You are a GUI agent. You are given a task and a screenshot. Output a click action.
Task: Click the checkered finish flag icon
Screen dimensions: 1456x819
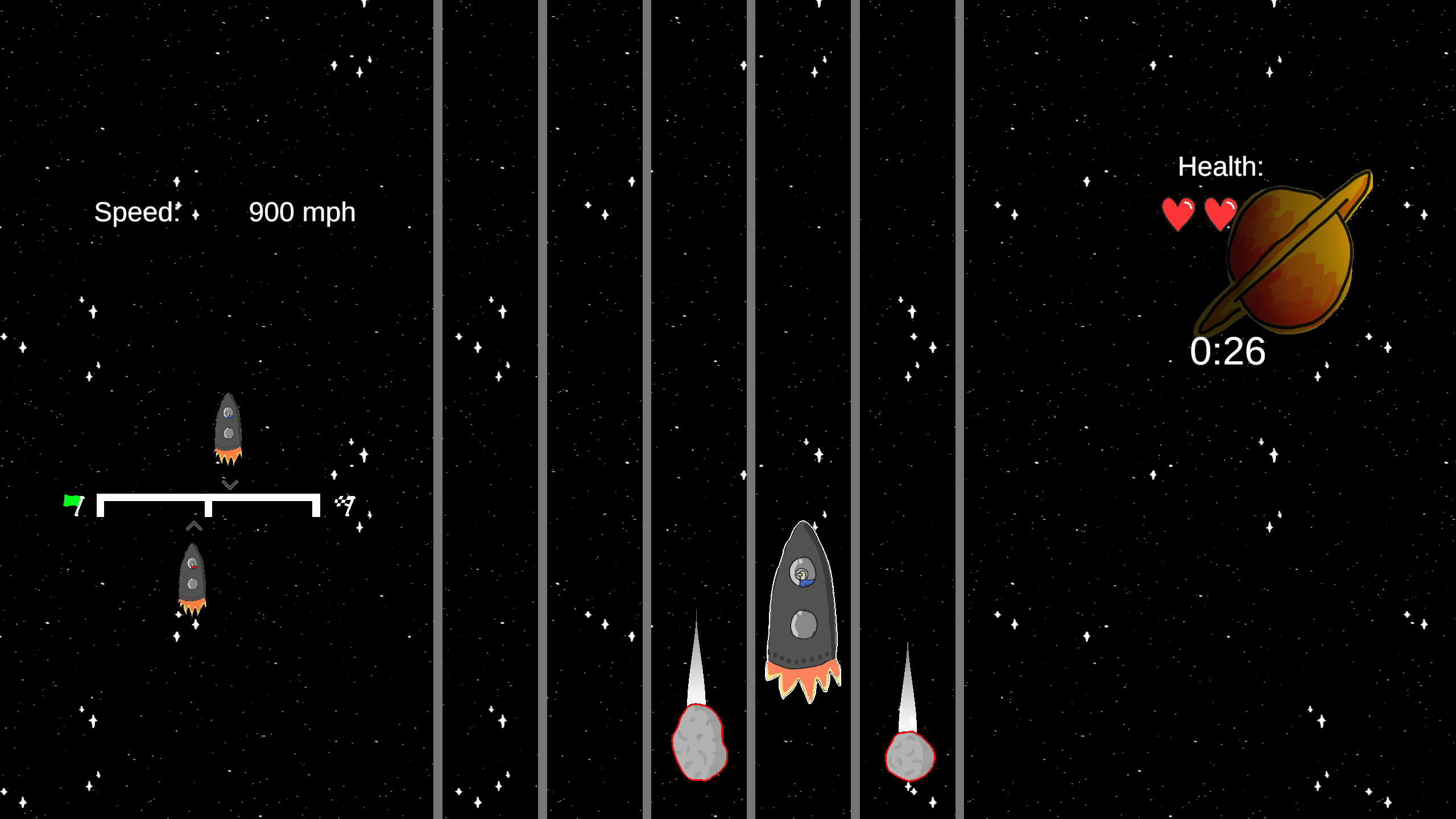coord(345,504)
